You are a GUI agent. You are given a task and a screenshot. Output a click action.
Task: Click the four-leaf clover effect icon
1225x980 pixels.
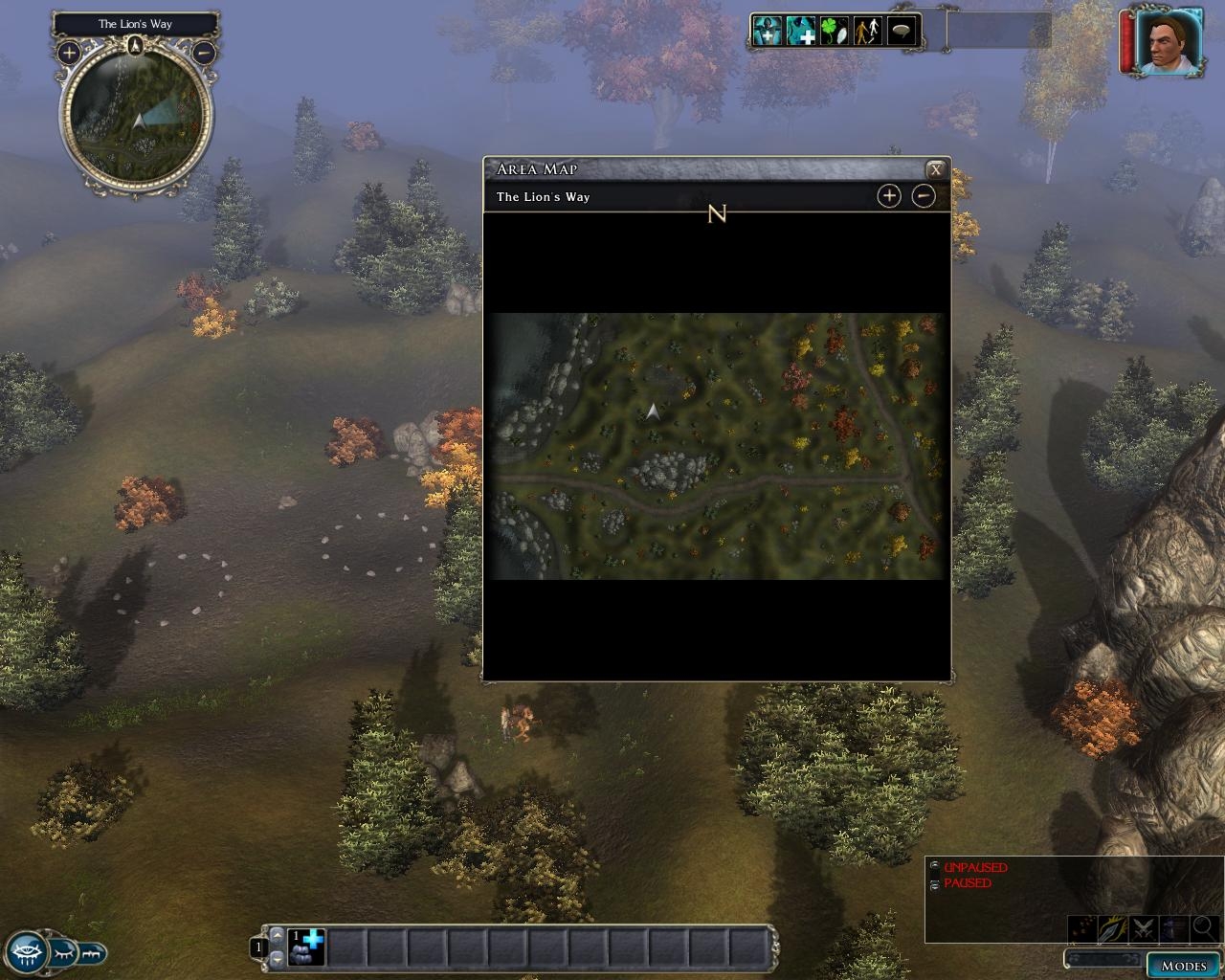click(x=835, y=32)
